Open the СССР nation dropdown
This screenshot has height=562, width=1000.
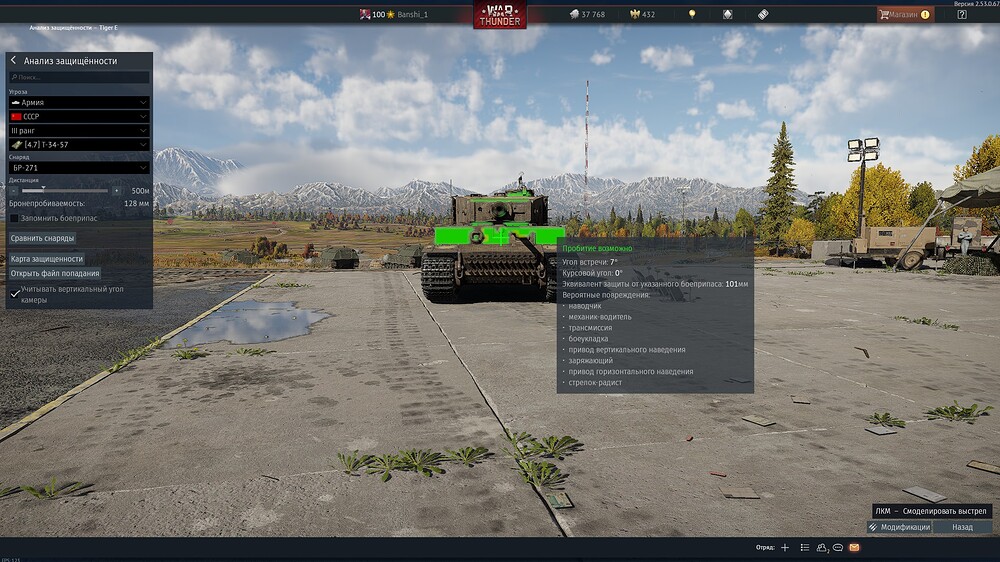click(79, 116)
